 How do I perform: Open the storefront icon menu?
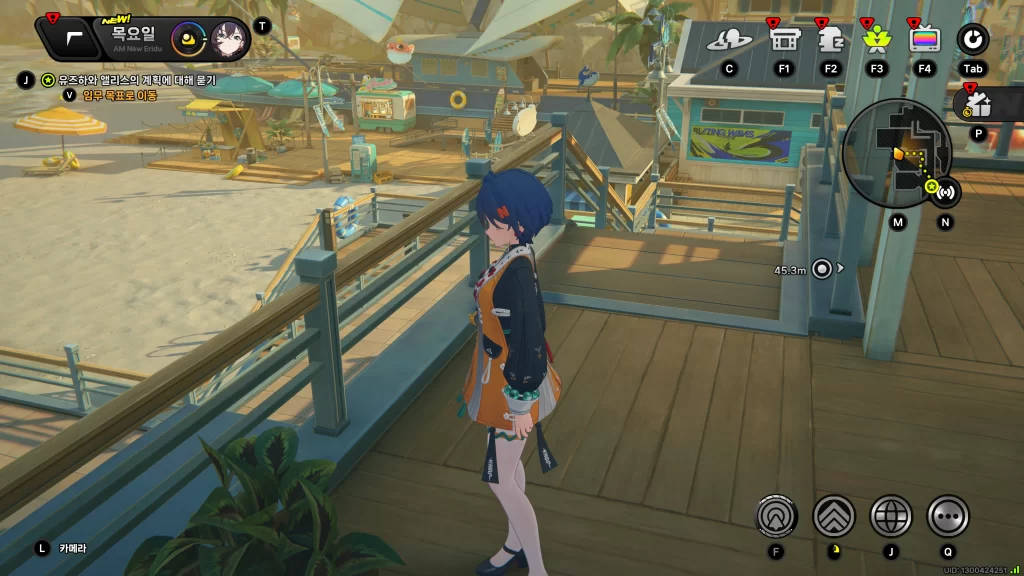(x=783, y=40)
